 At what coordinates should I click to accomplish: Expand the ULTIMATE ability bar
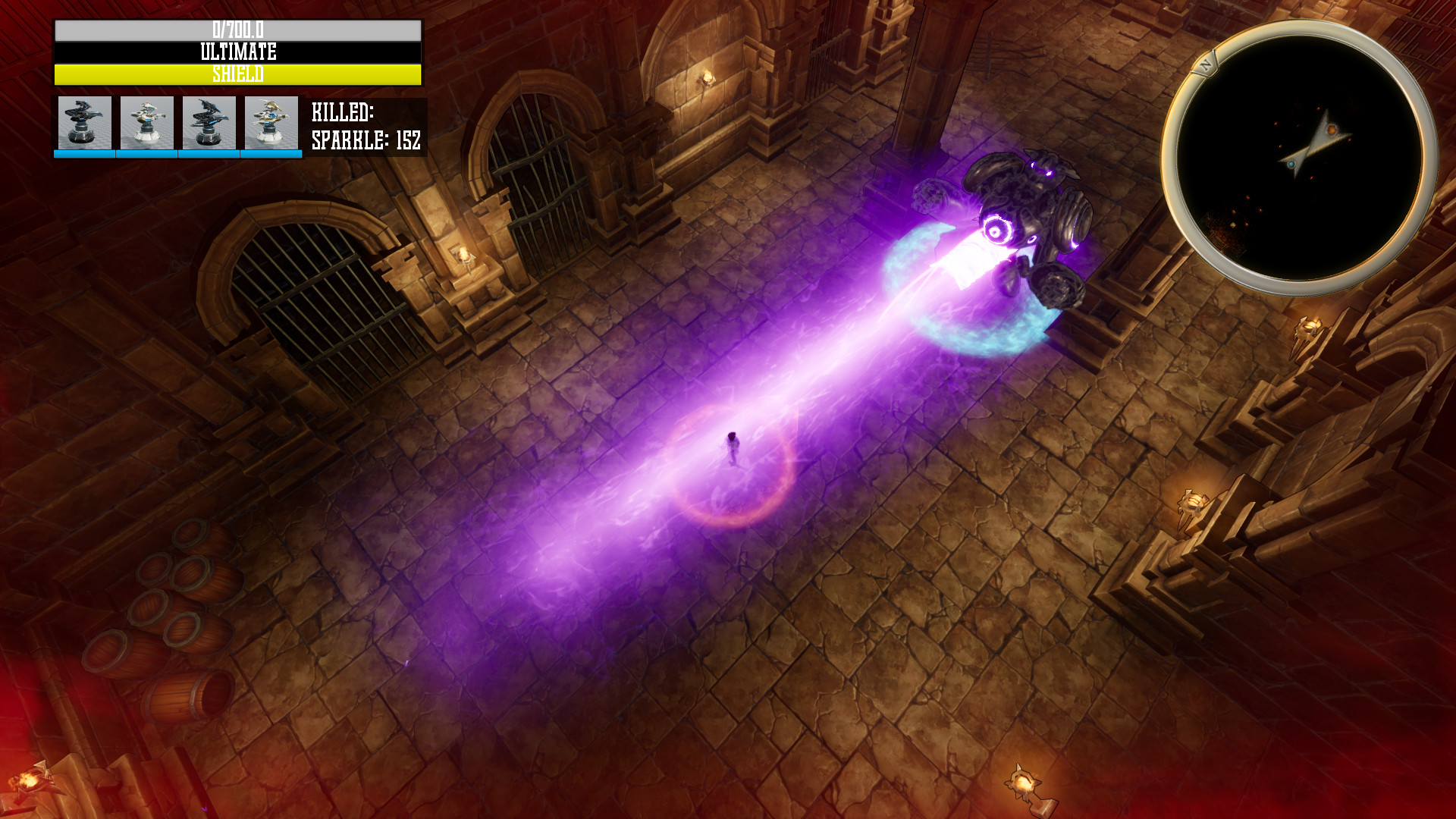236,51
